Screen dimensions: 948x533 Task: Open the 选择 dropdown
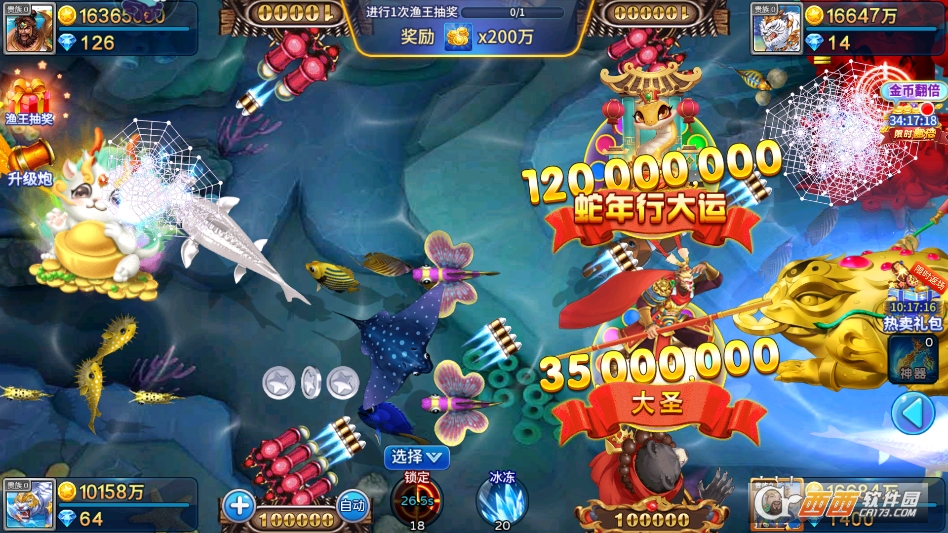pos(417,457)
